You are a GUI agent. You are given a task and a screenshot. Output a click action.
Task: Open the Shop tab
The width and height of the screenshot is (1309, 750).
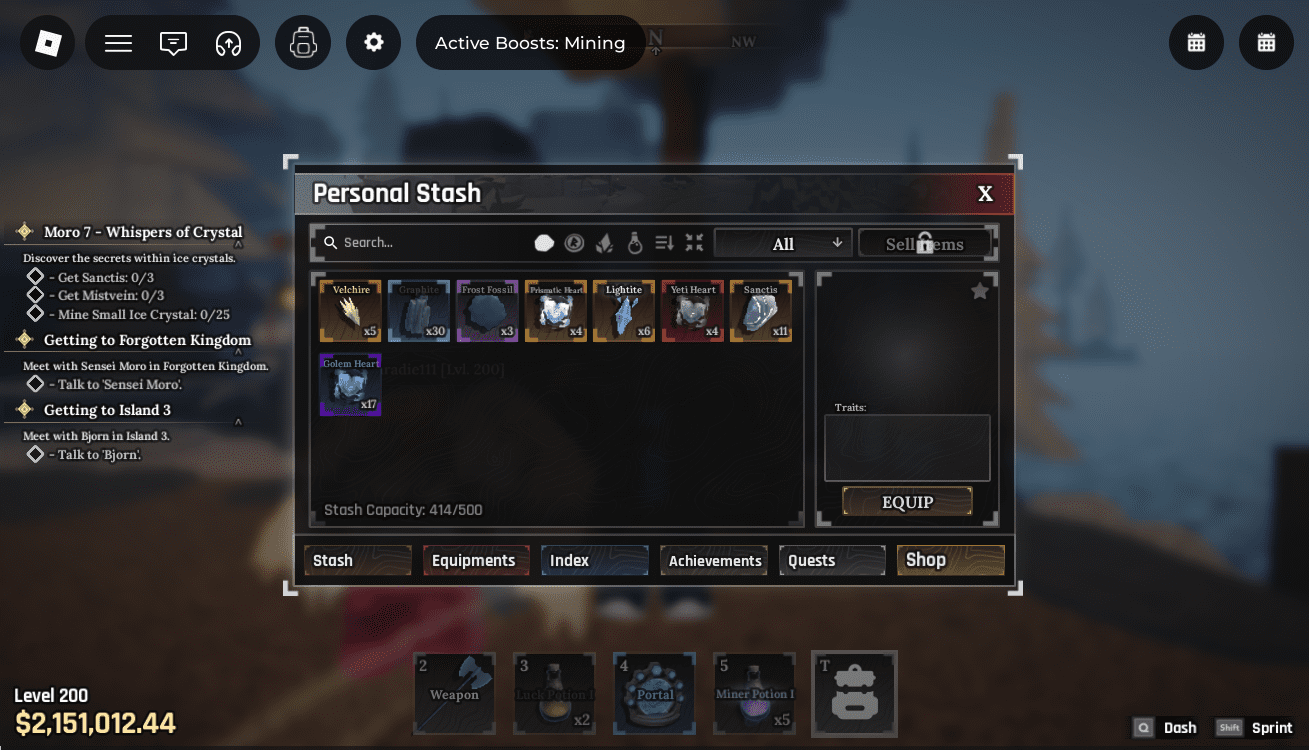coord(950,560)
